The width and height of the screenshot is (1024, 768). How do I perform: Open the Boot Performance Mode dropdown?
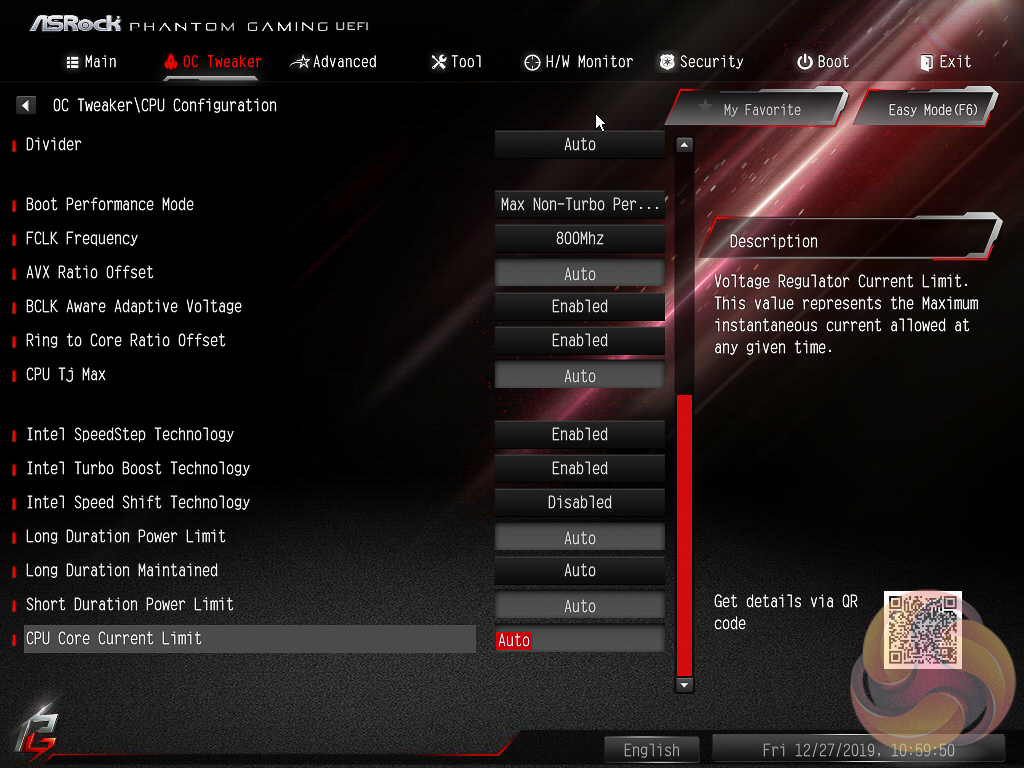pos(580,204)
